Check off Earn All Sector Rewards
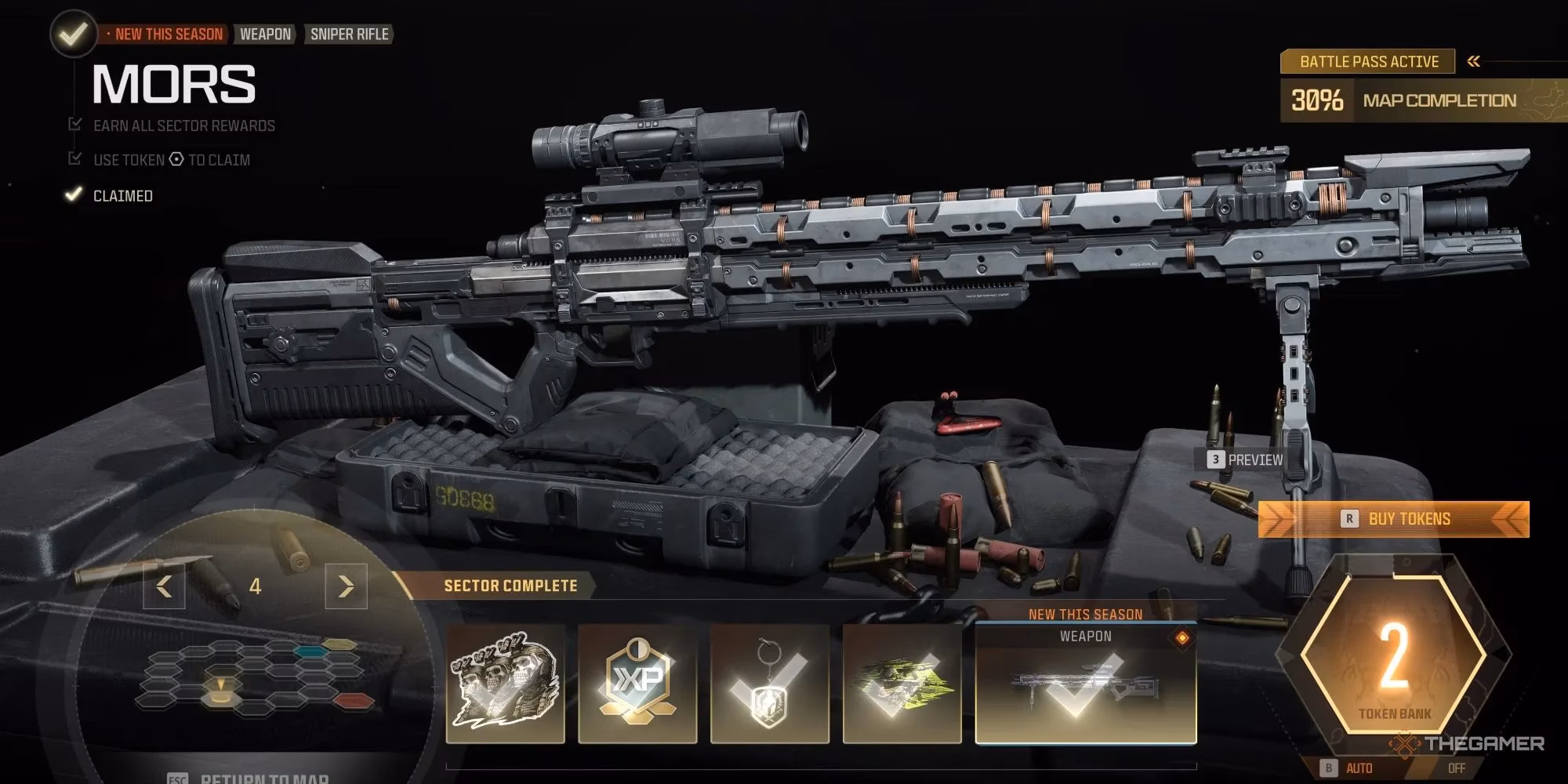This screenshot has width=1568, height=784. pos(74,124)
